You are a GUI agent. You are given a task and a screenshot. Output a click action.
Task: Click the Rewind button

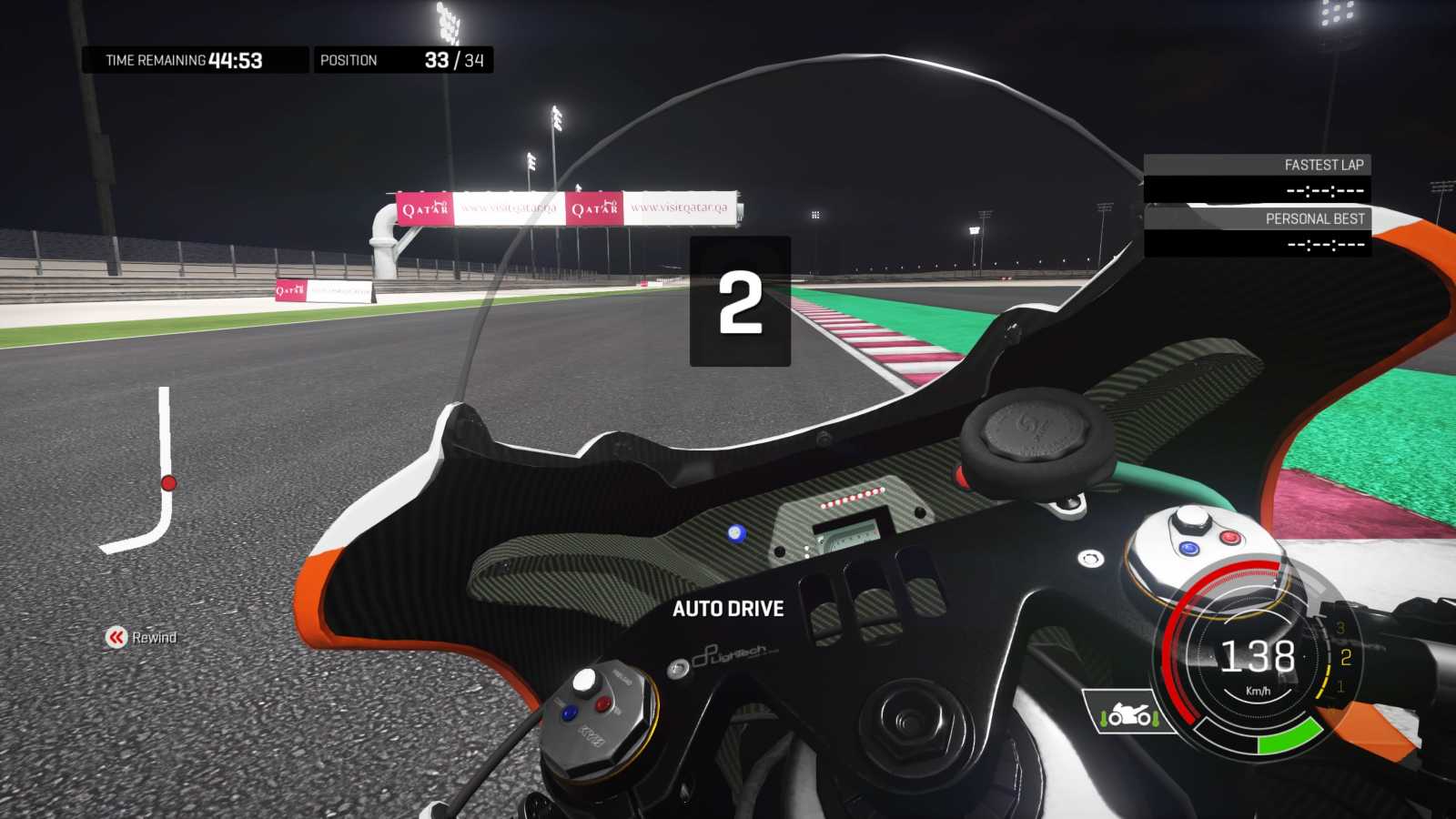141,637
